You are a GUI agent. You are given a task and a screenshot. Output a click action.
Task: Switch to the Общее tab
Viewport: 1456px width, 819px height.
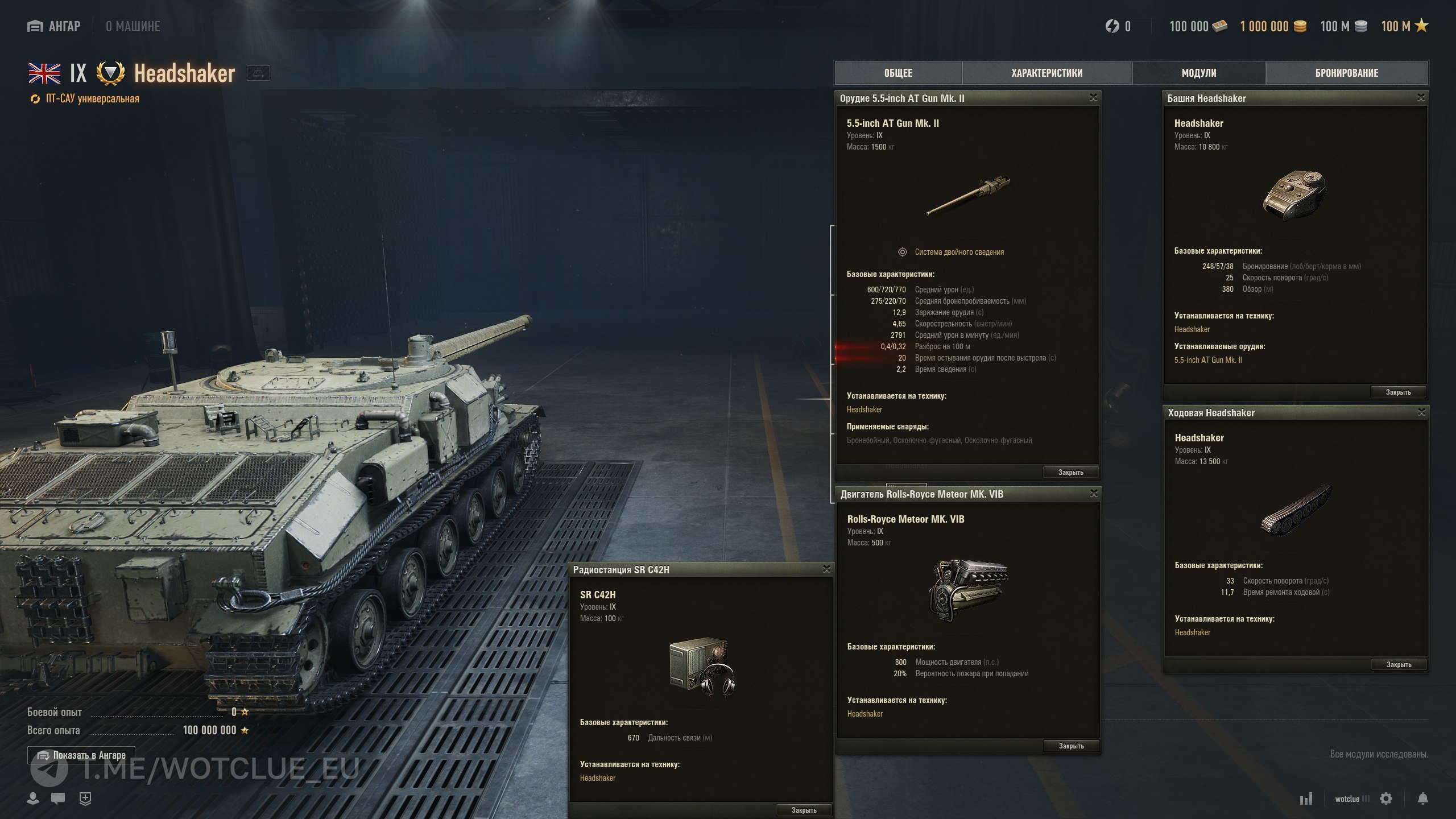tap(898, 73)
